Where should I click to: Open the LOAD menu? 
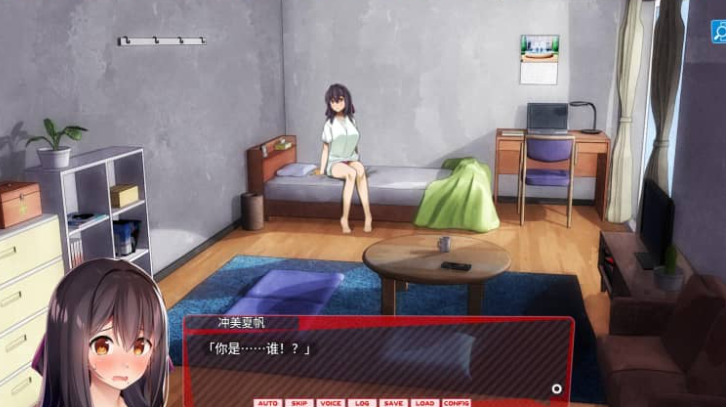pyautogui.click(x=424, y=402)
